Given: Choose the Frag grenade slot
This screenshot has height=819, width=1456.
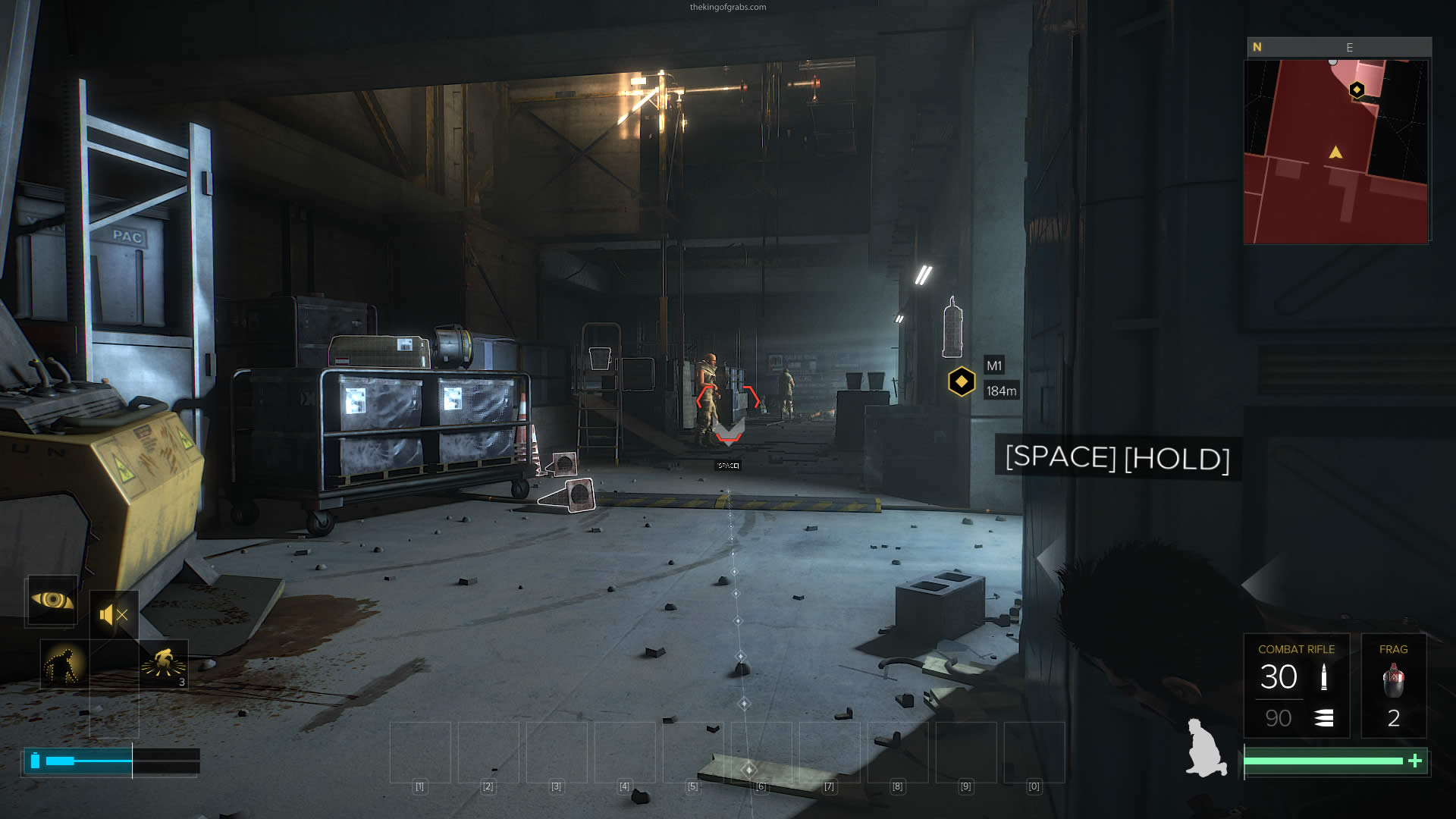Looking at the screenshot, I should tap(1393, 686).
